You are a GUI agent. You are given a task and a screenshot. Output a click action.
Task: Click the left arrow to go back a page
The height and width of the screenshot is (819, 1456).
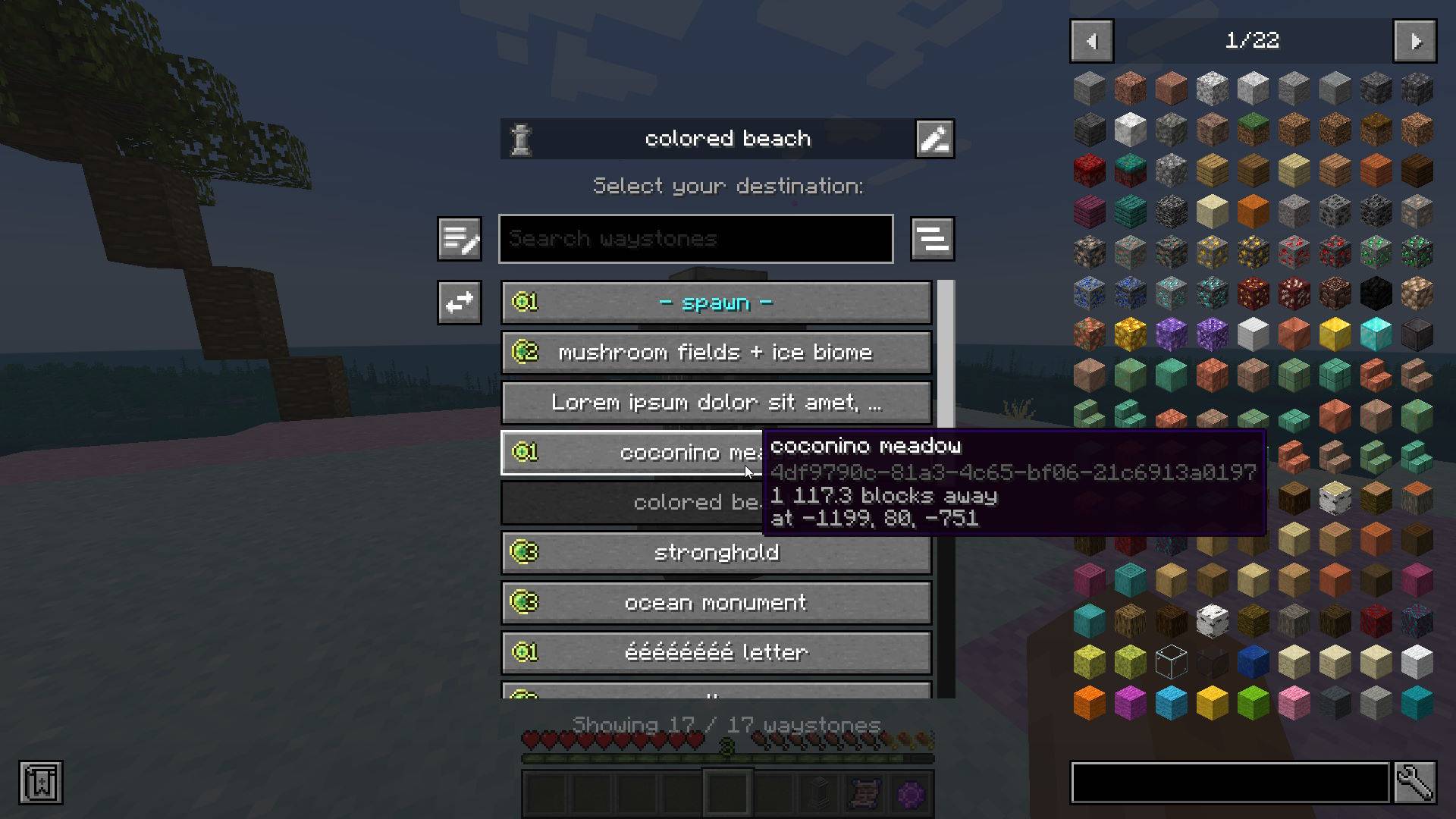pyautogui.click(x=1091, y=41)
